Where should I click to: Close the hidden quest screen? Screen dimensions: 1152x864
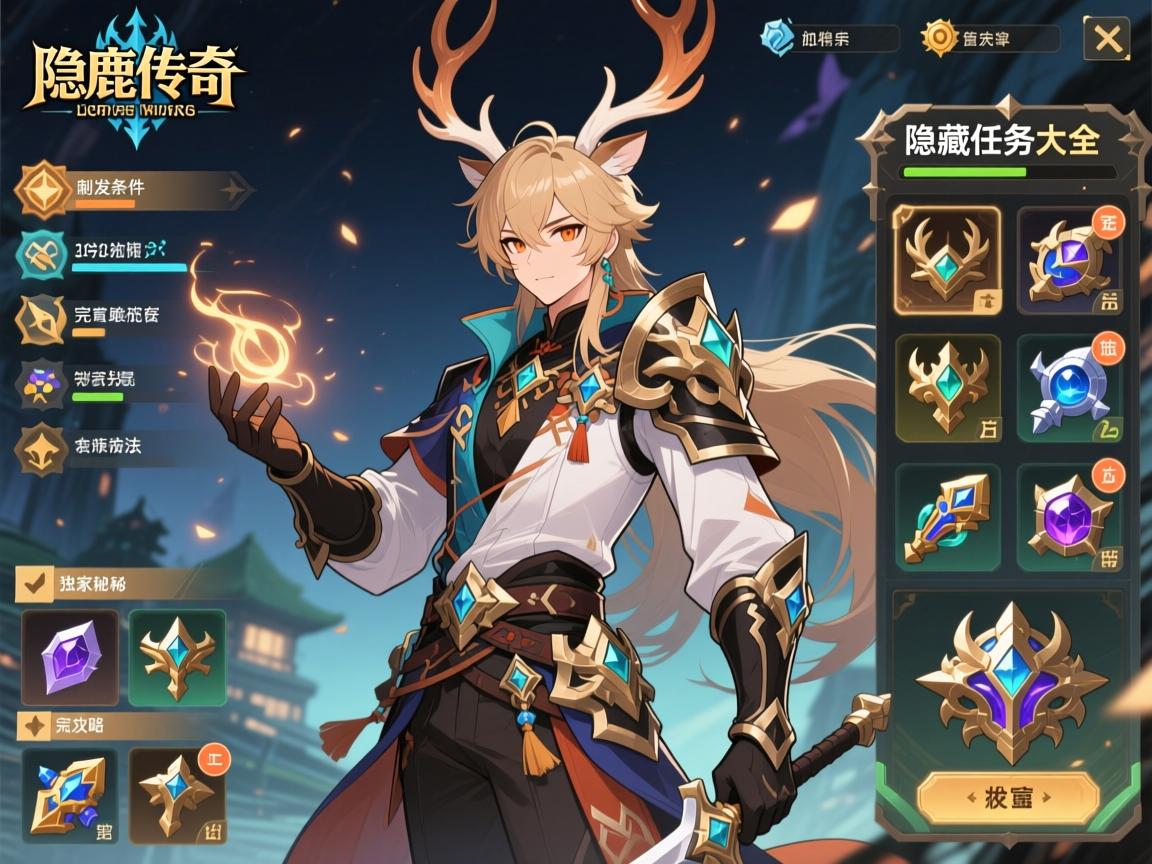[1107, 39]
